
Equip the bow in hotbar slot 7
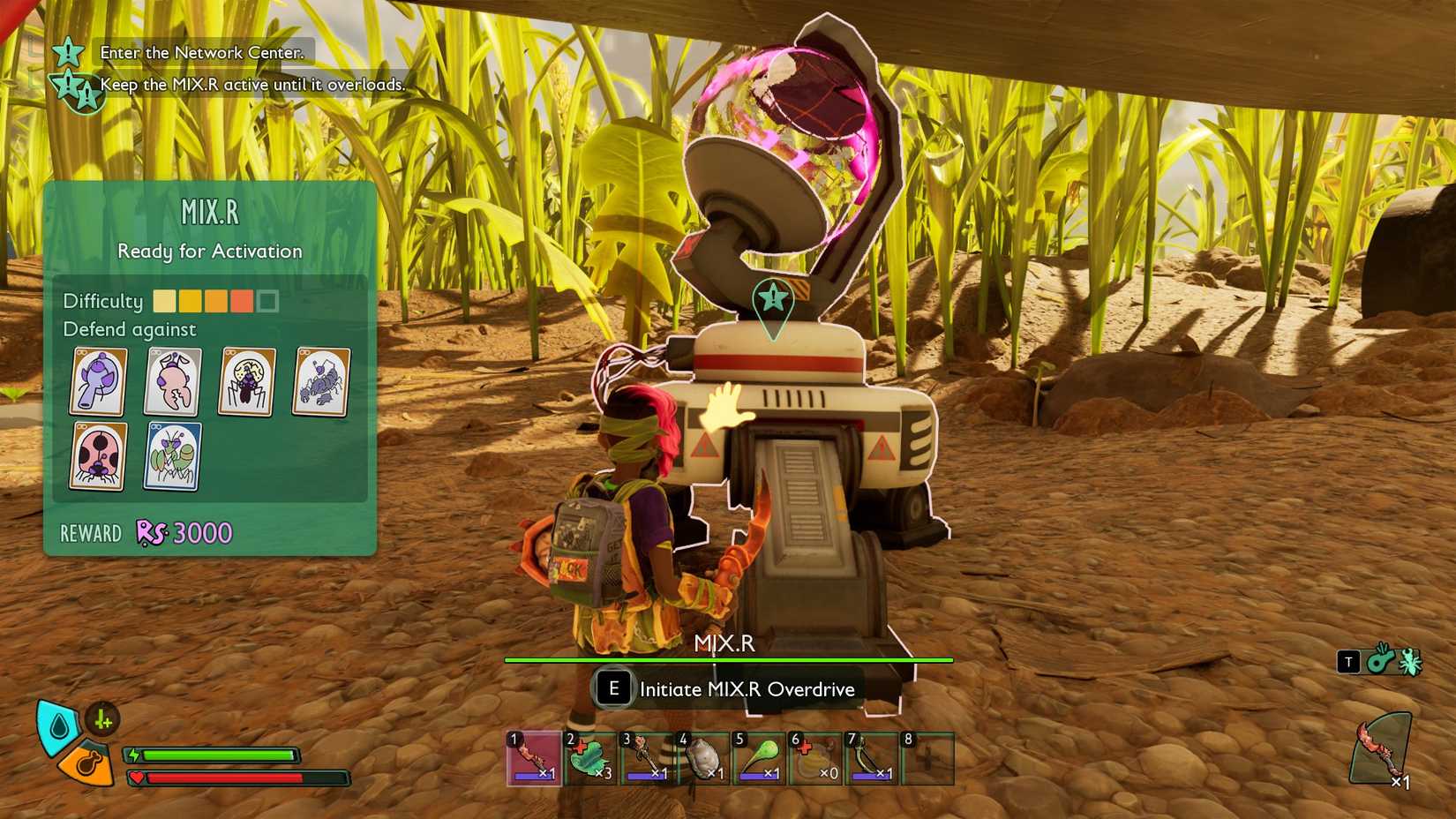point(873,758)
